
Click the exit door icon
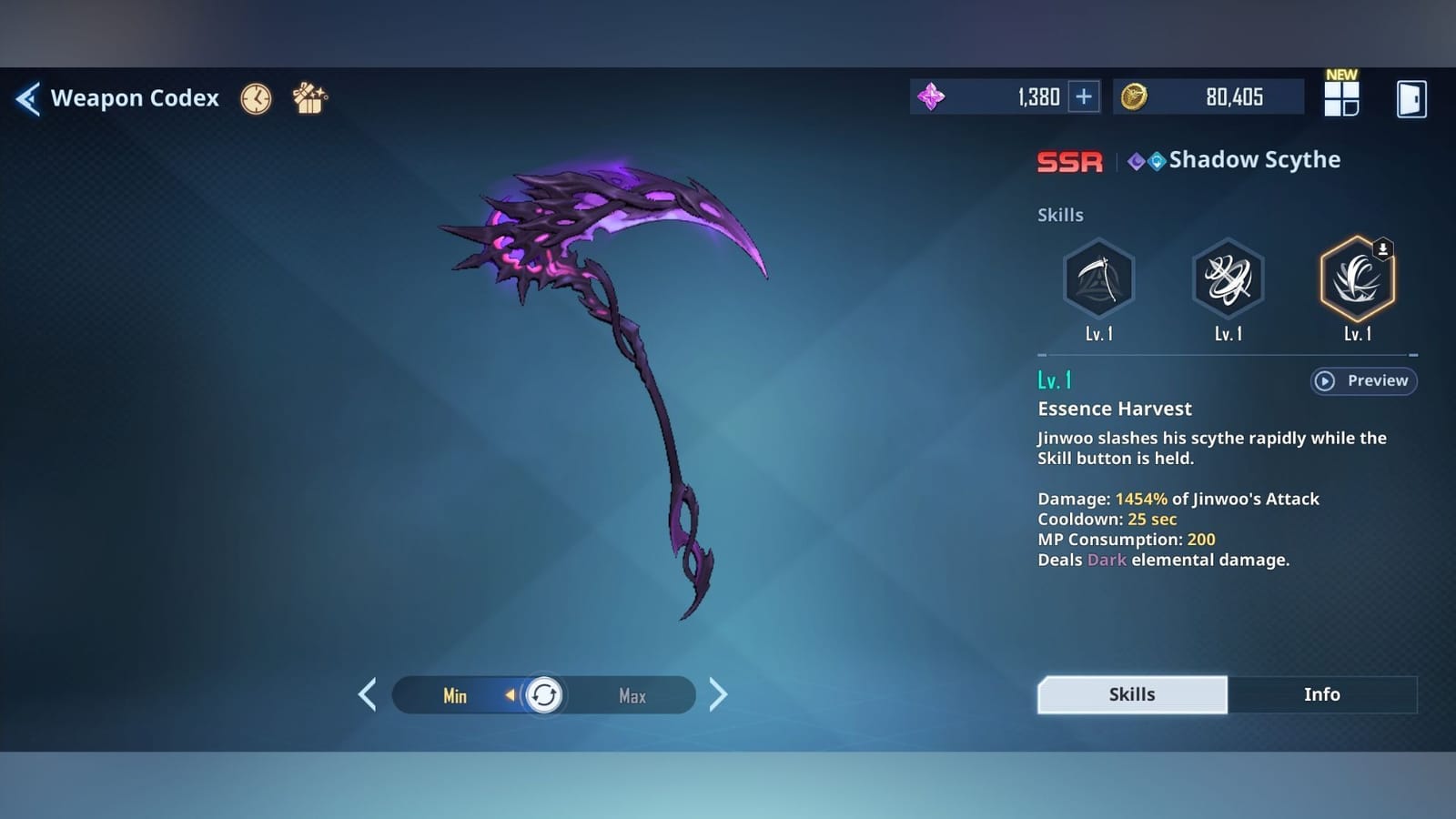click(1410, 98)
